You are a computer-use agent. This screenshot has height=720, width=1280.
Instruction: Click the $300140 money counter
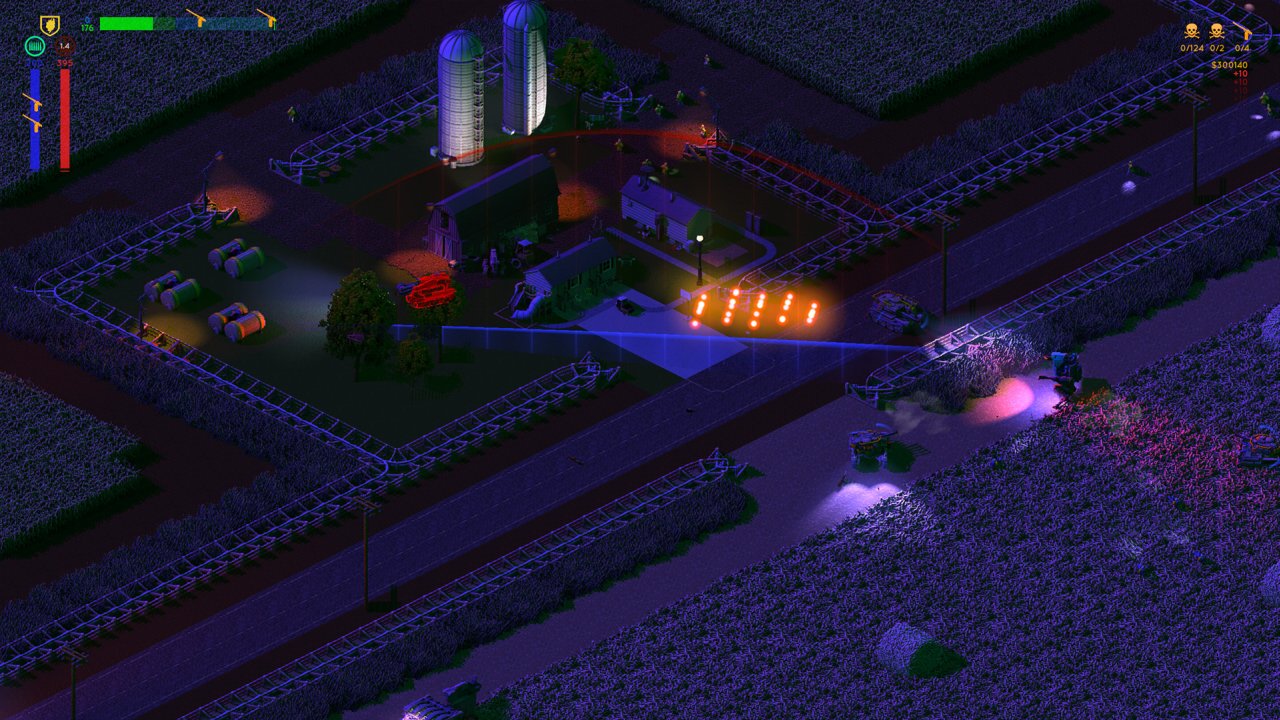tap(1229, 65)
